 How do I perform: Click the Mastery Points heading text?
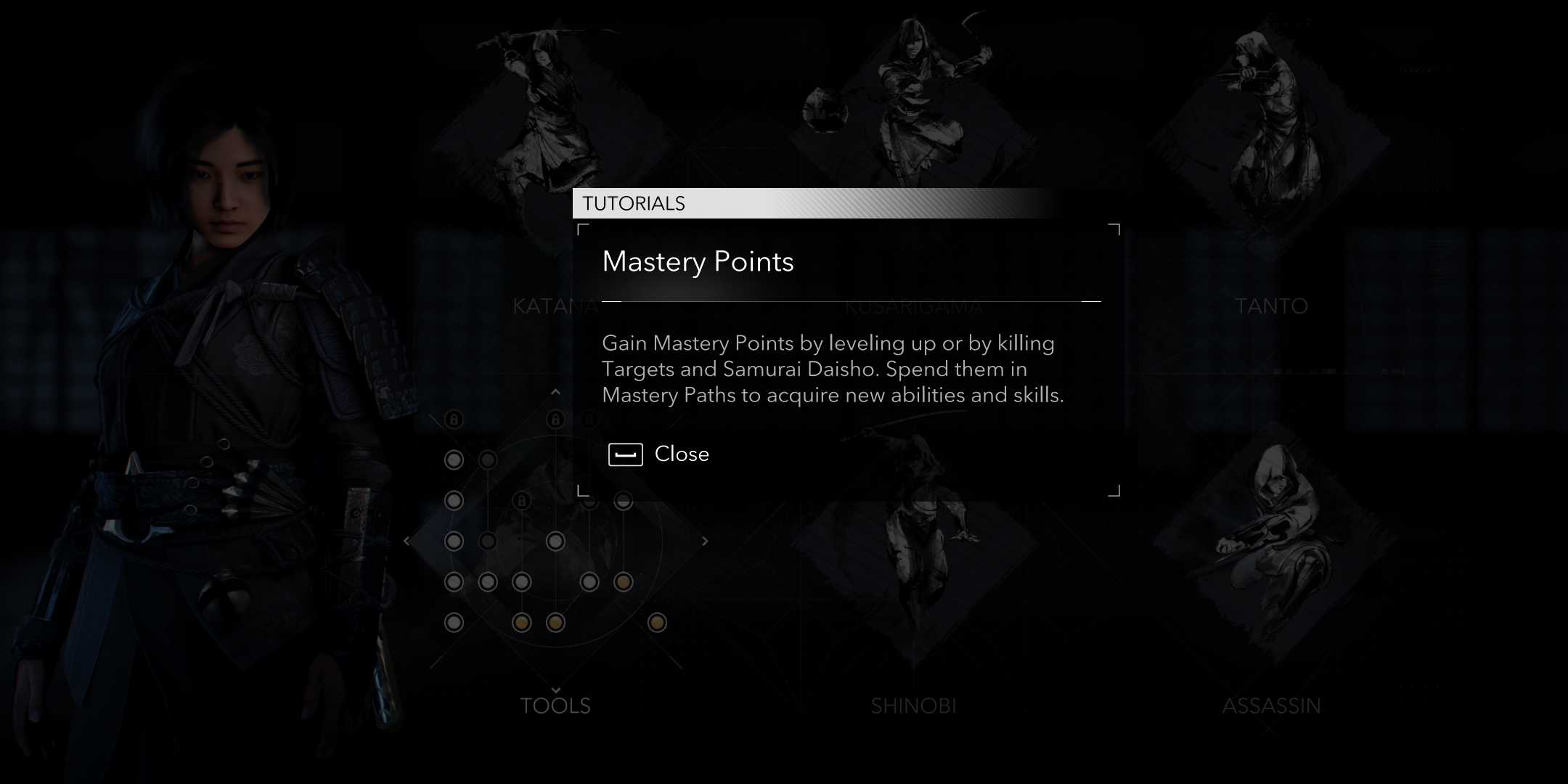click(x=698, y=262)
